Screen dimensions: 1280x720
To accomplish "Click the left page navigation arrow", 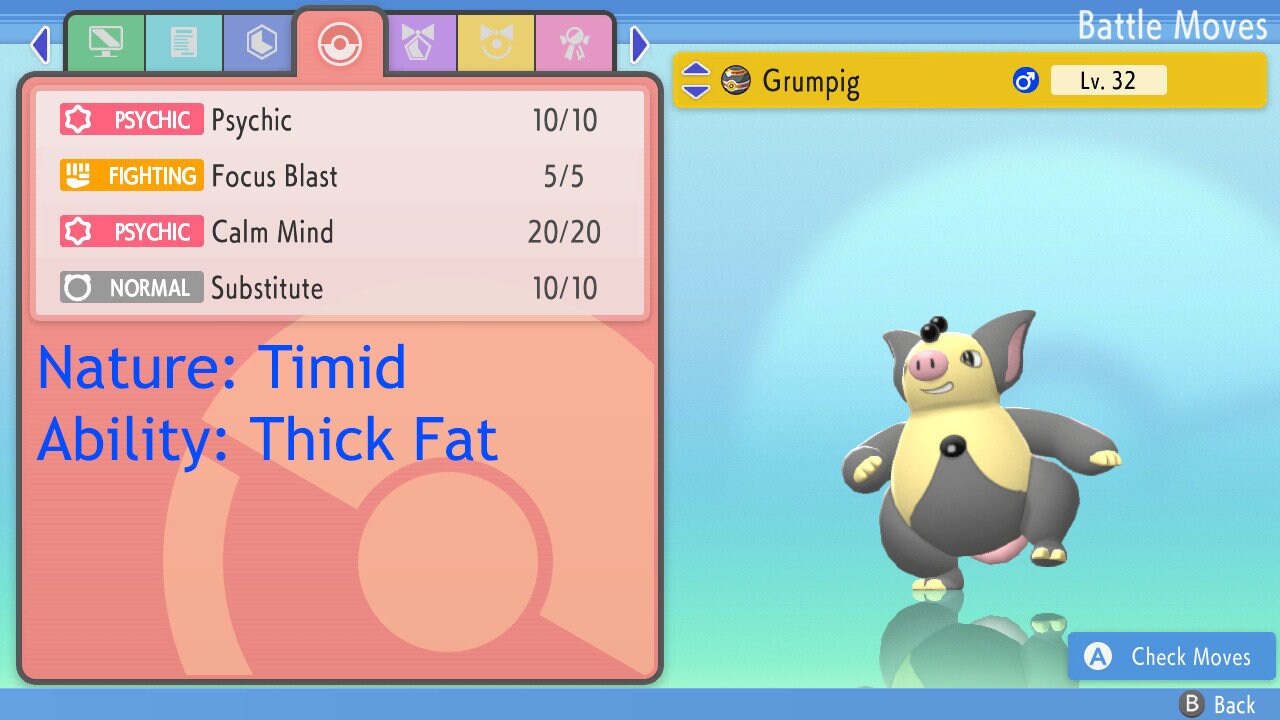I will click(40, 44).
